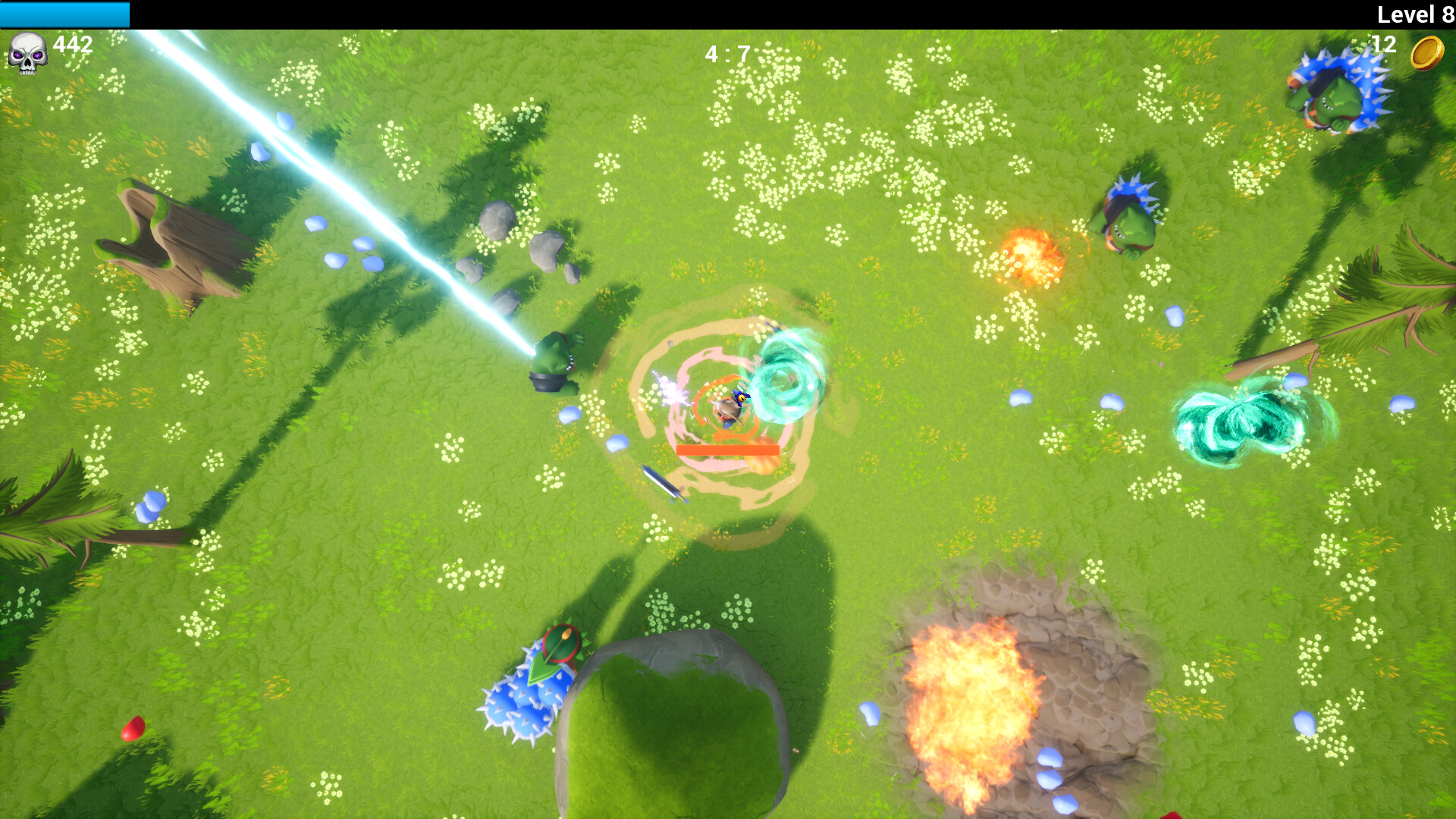Click the blue health bar at top left
Screen dimensions: 1456x819
coord(64,13)
